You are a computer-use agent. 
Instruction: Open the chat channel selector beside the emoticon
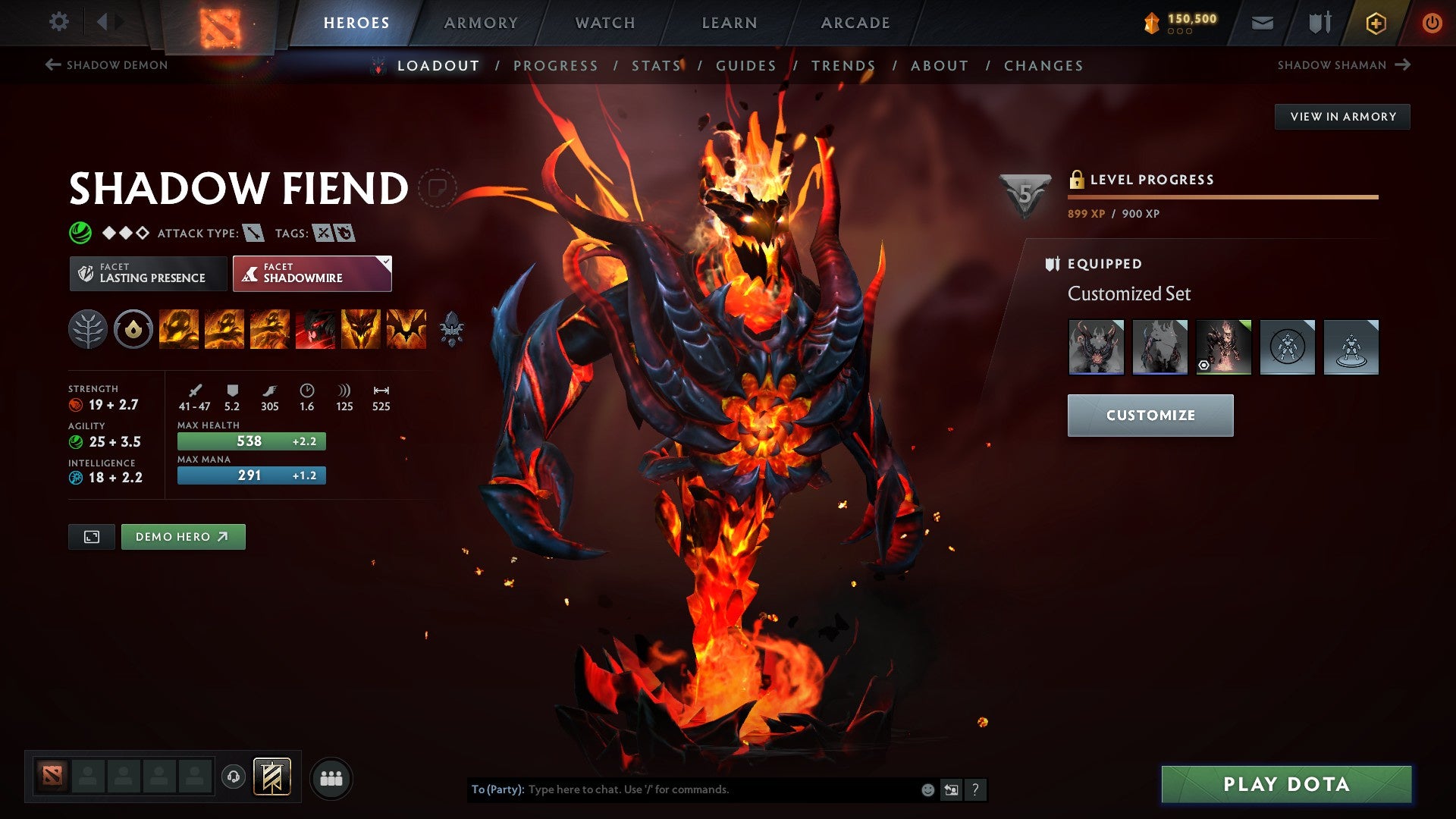click(x=950, y=789)
